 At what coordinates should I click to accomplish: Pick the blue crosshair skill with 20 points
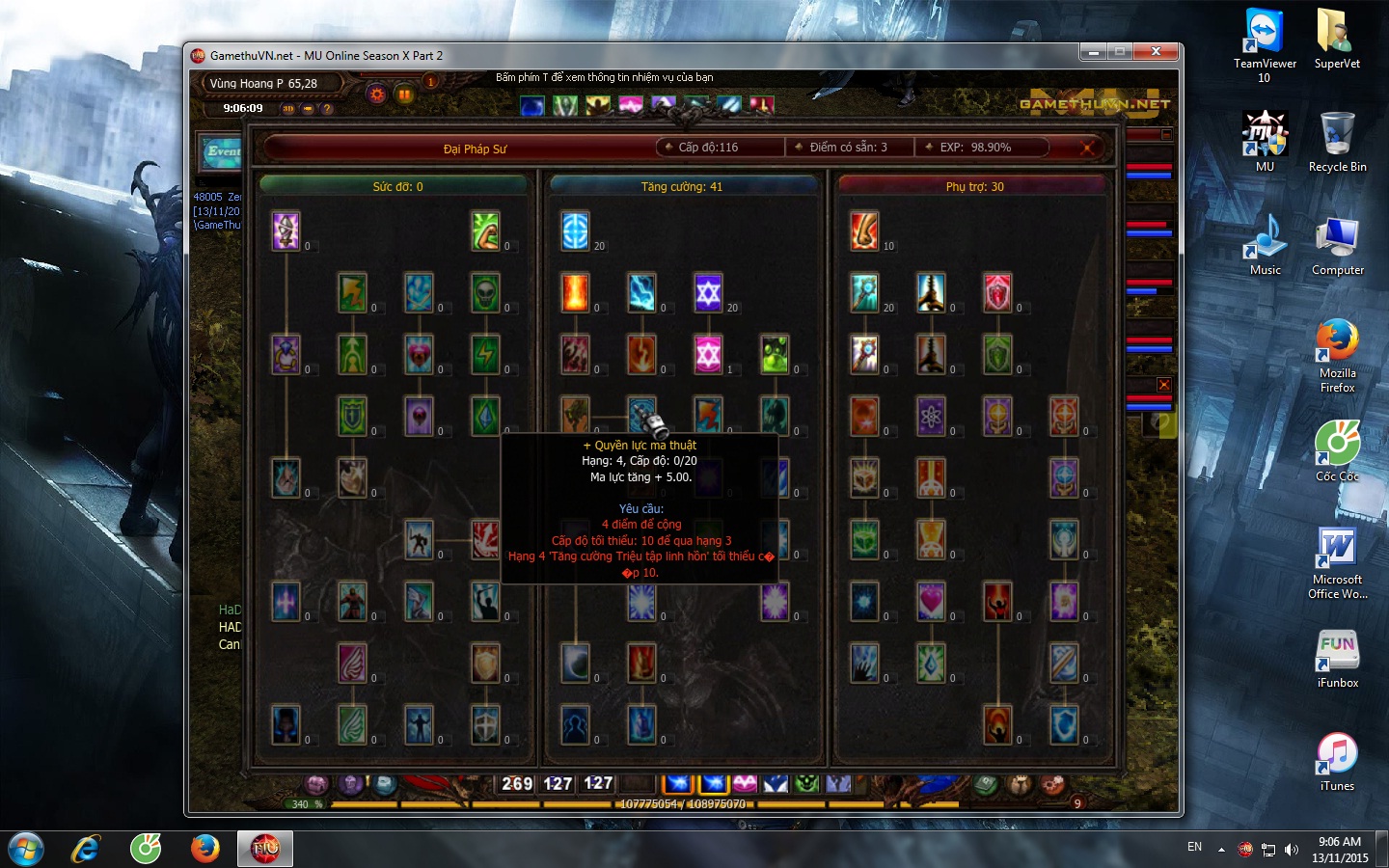point(575,231)
